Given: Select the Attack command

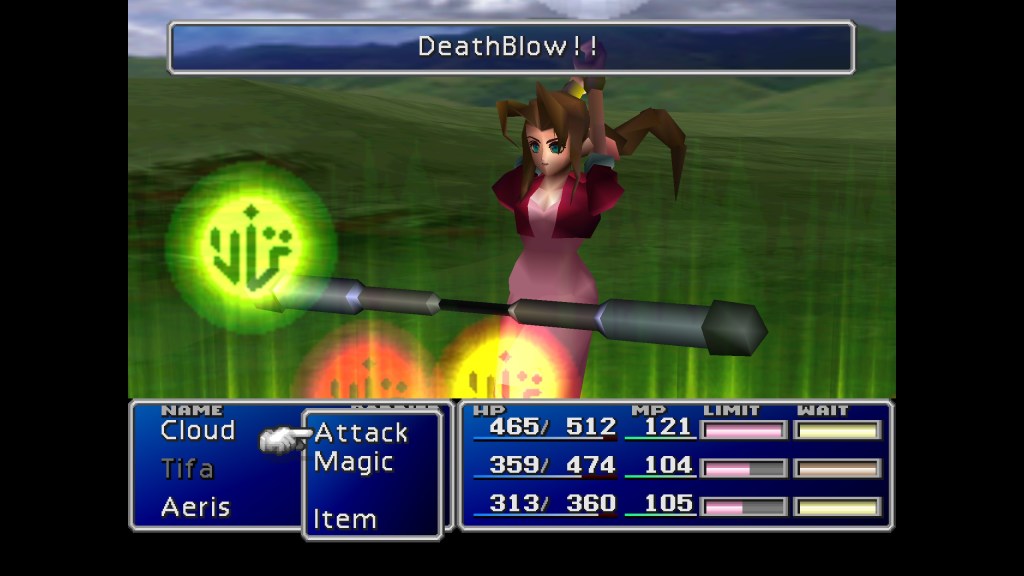Looking at the screenshot, I should click(x=361, y=433).
